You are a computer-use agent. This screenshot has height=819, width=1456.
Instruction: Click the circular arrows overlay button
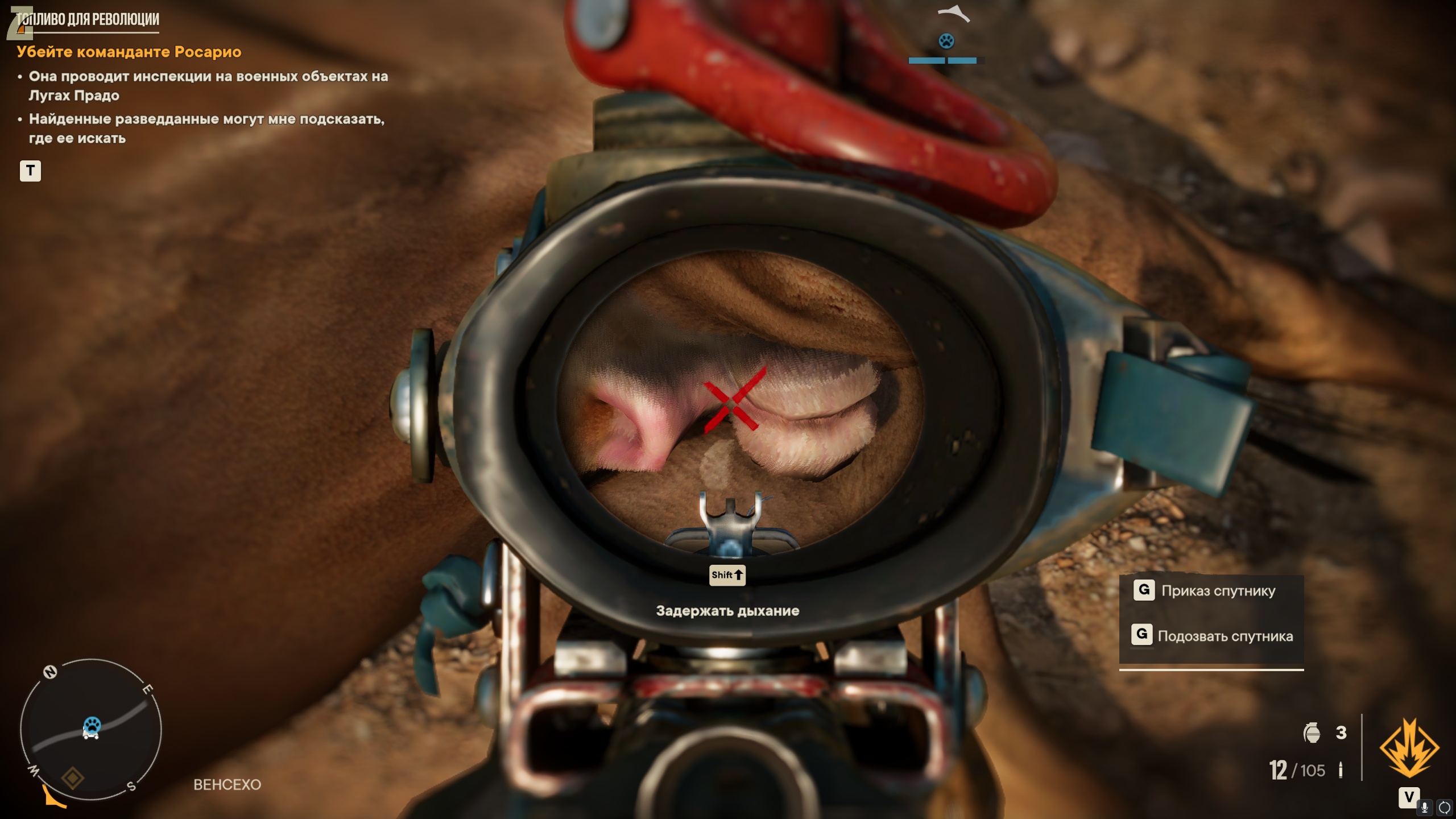point(1445,807)
